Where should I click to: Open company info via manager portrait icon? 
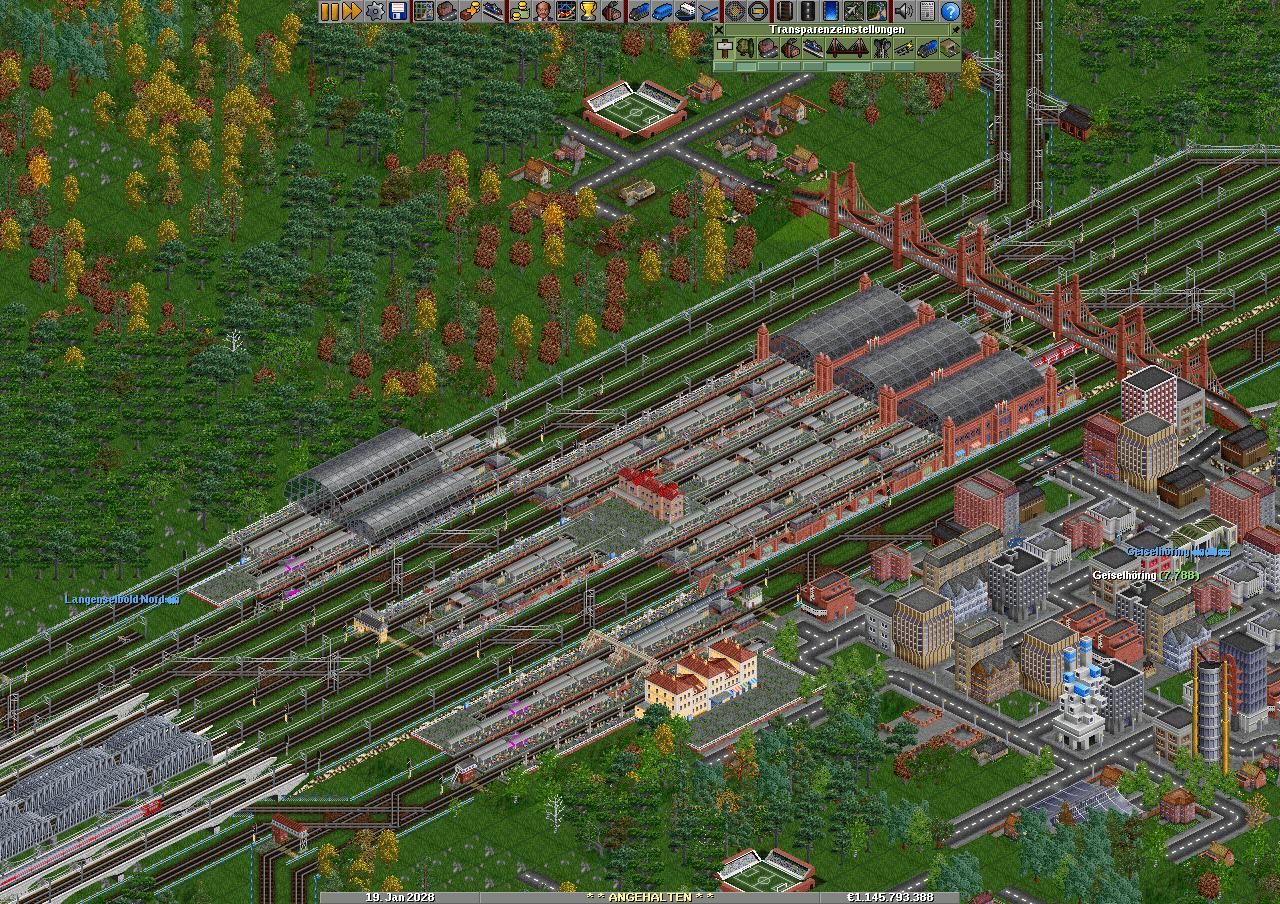tap(541, 11)
